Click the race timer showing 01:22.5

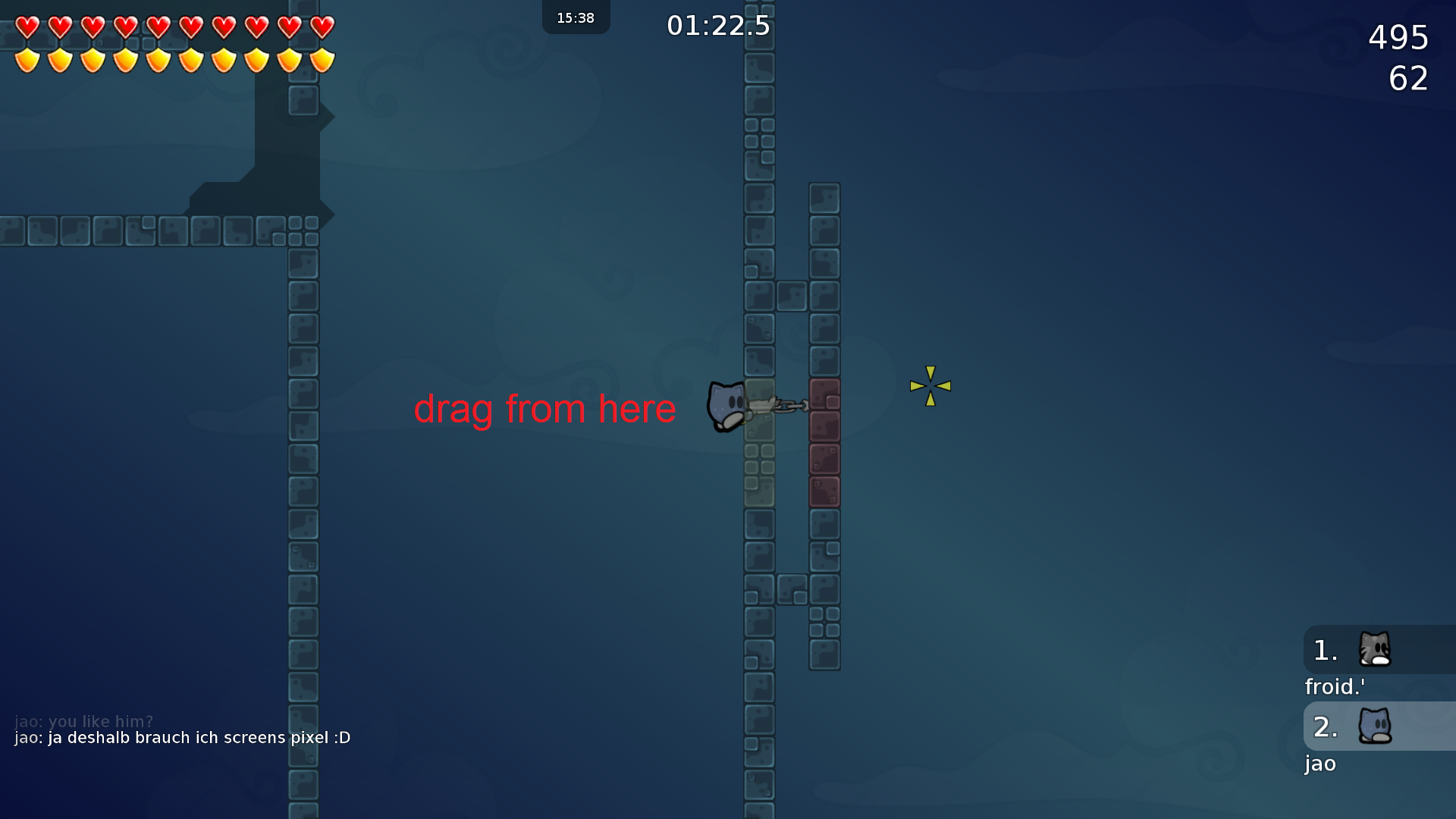coord(717,25)
